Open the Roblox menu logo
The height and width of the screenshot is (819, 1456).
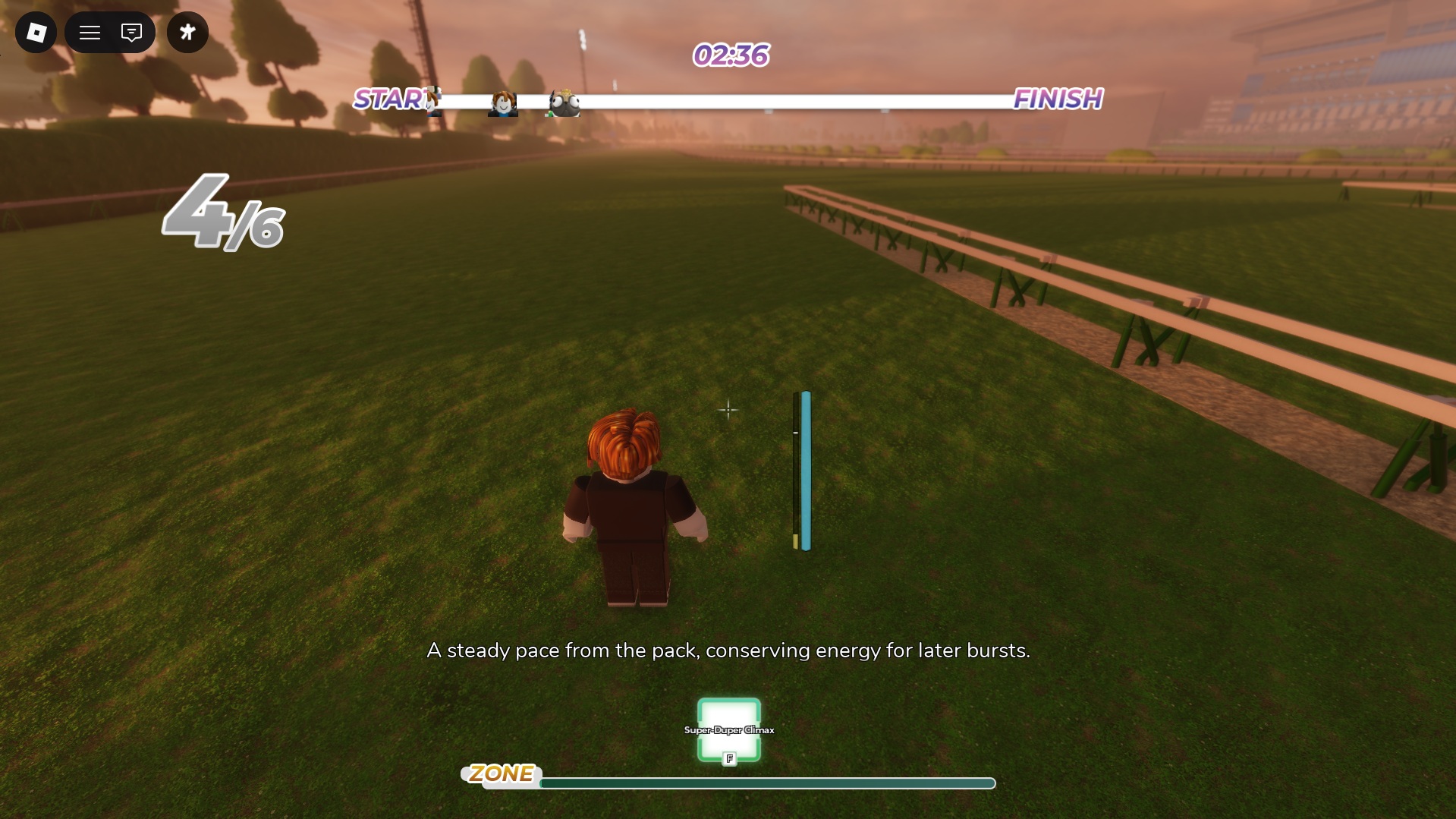[35, 32]
